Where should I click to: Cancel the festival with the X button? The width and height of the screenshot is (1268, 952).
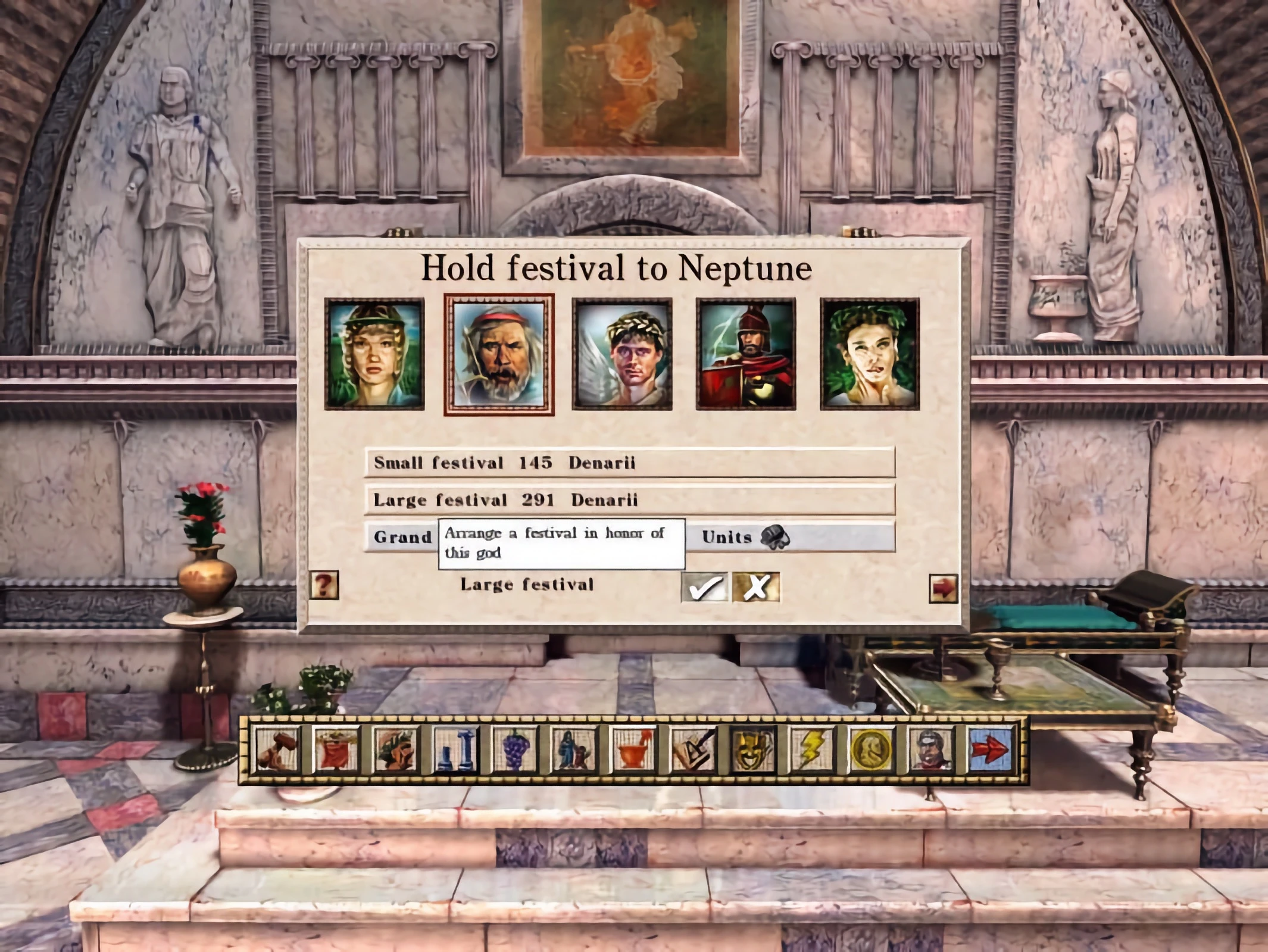(x=756, y=587)
